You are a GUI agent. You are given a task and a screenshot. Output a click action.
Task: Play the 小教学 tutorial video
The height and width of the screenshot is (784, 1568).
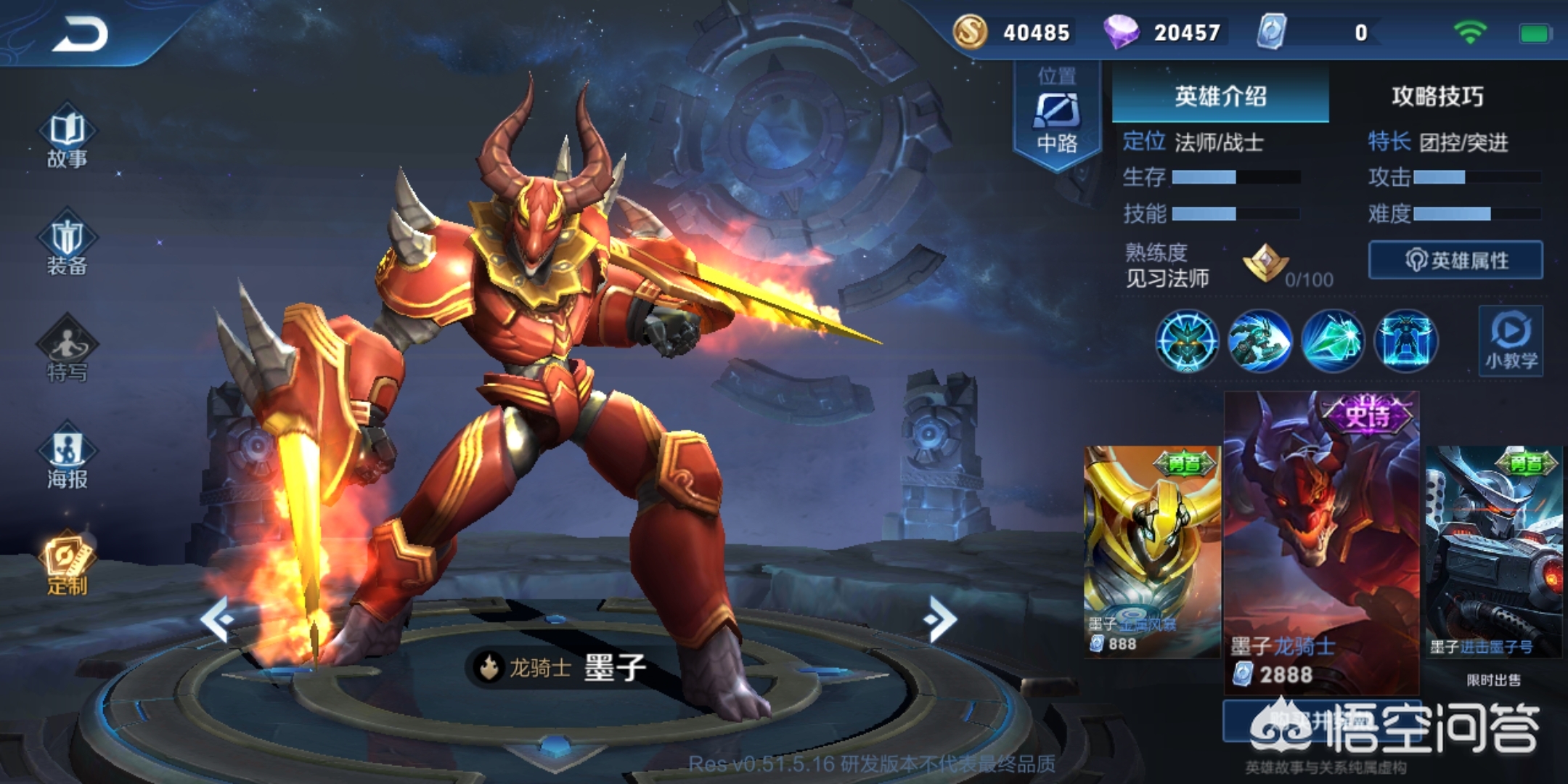[x=1511, y=341]
